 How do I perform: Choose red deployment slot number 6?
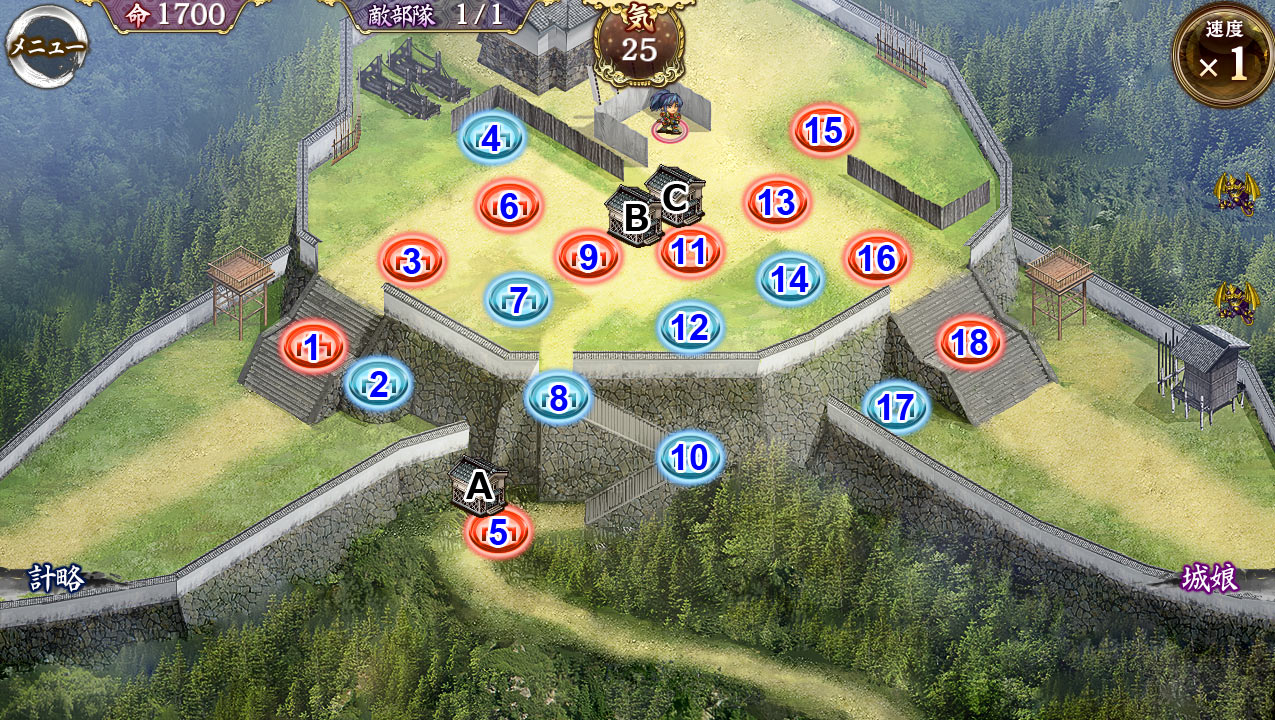point(509,206)
